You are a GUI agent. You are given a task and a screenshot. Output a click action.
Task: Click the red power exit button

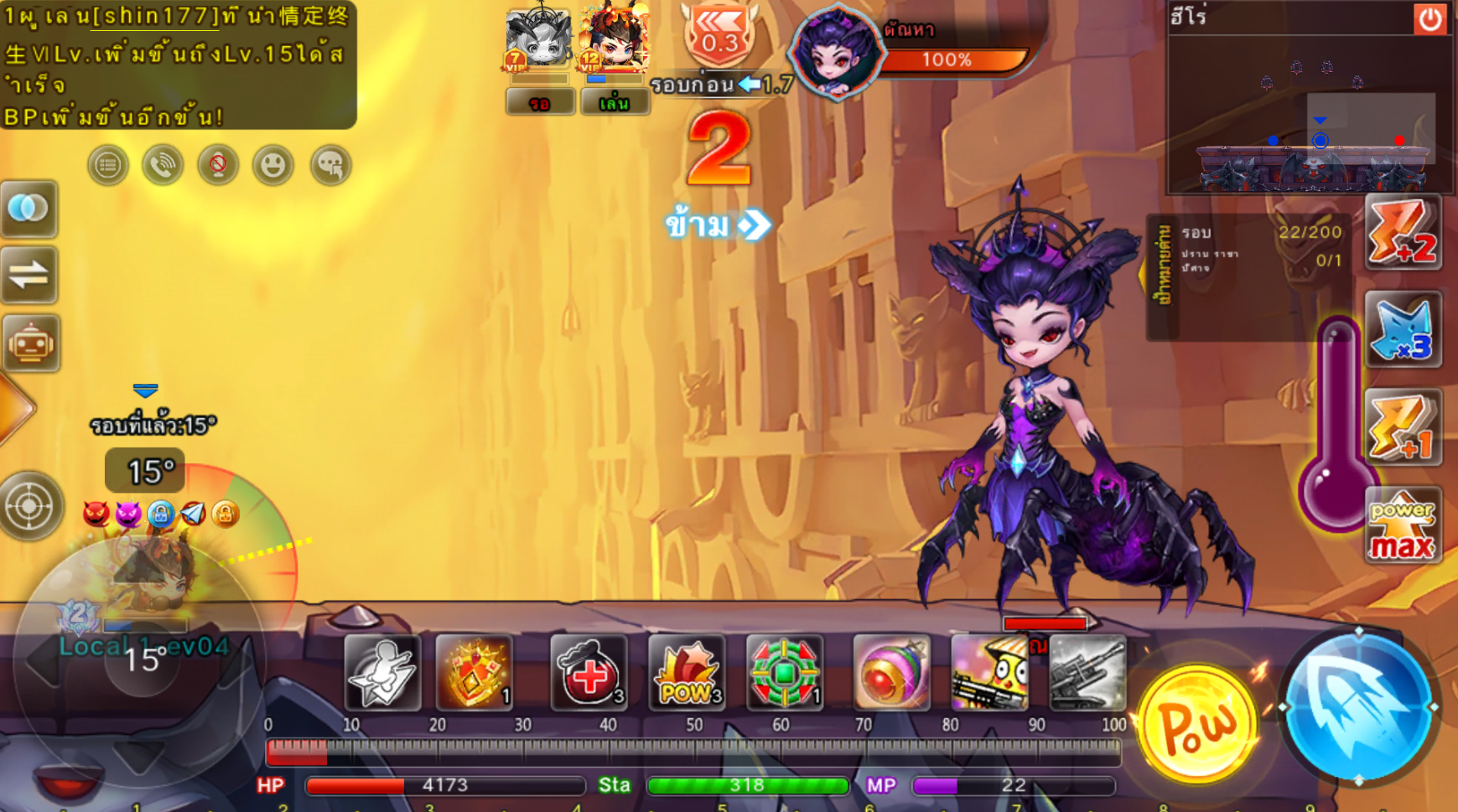pyautogui.click(x=1429, y=18)
